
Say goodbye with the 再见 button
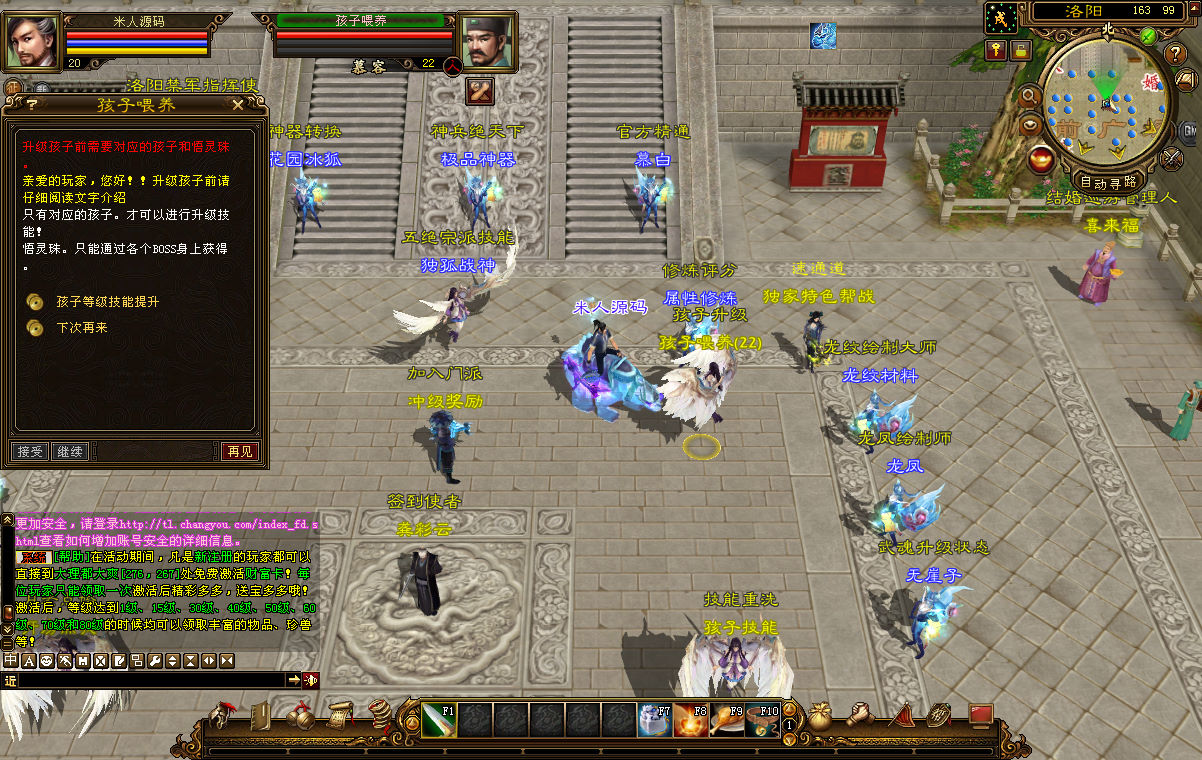[x=240, y=452]
